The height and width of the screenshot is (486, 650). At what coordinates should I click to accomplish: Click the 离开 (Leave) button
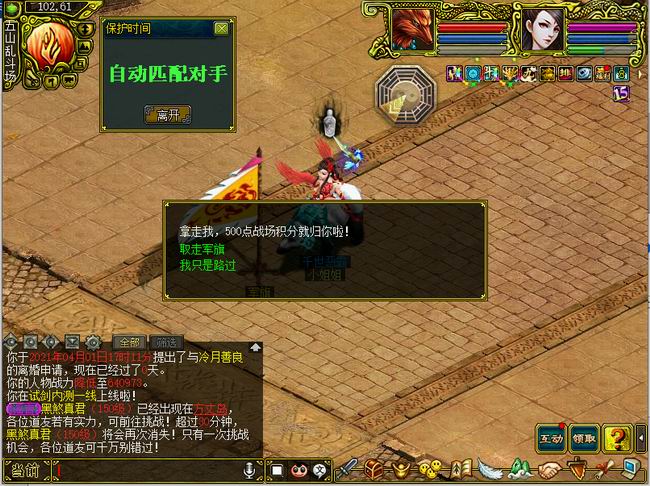coord(166,115)
